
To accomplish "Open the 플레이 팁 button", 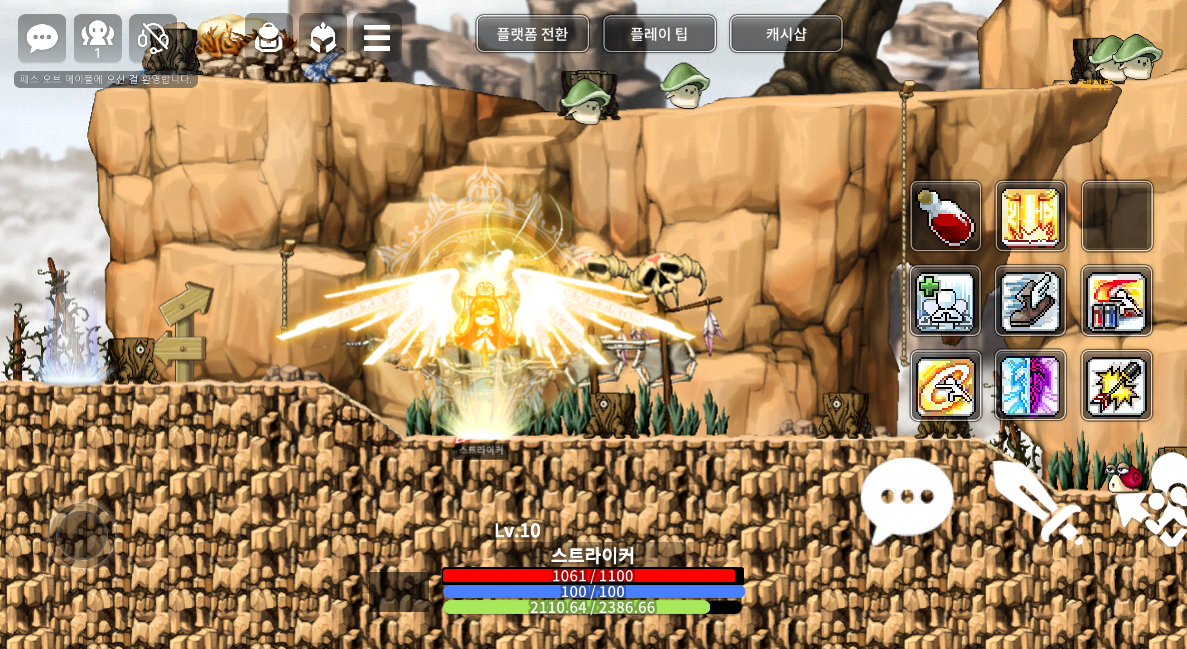I will click(x=659, y=34).
